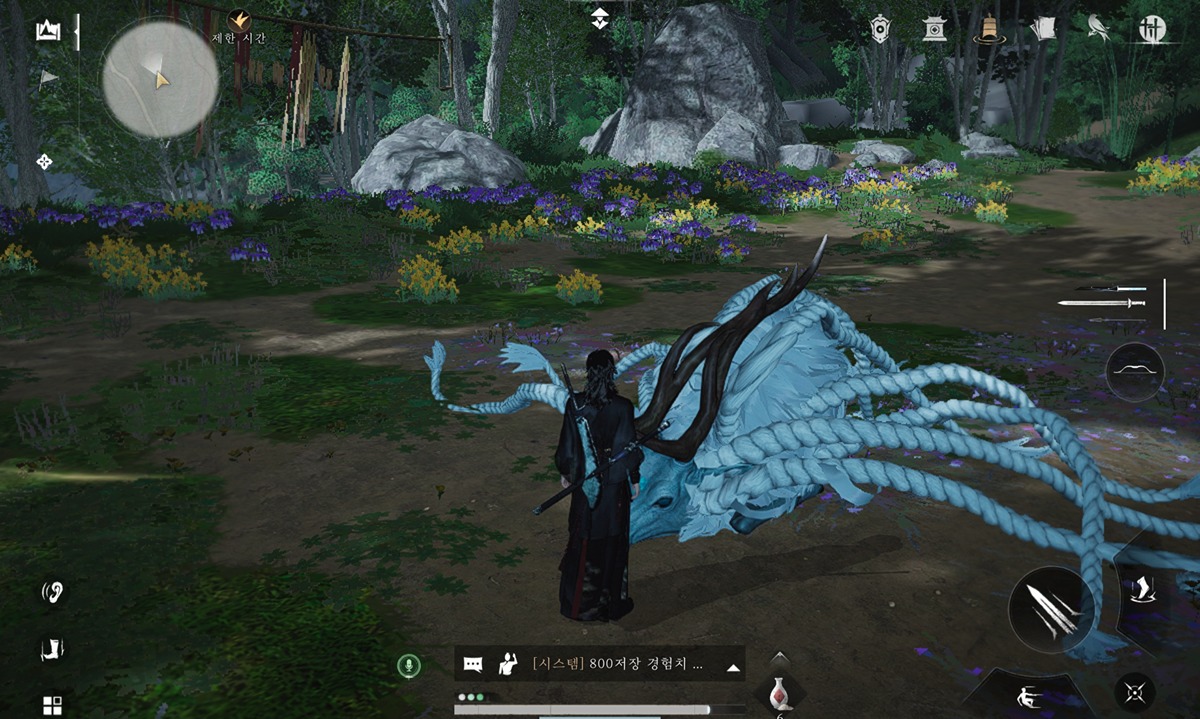Open the stacked papers icon
The width and height of the screenshot is (1200, 719).
[x=1042, y=28]
